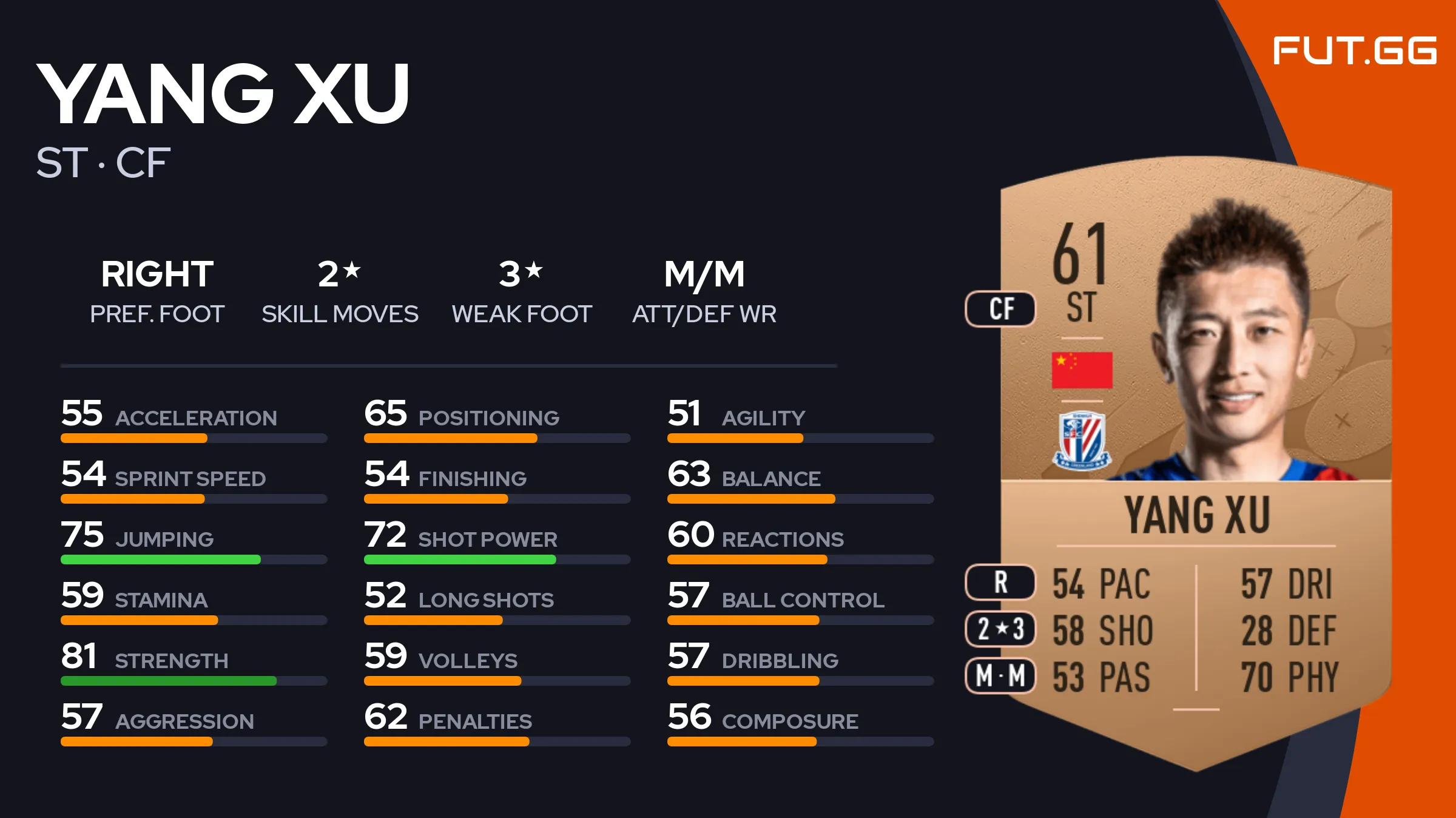
Task: Select the Yang Xu player card
Action: coord(1195,461)
